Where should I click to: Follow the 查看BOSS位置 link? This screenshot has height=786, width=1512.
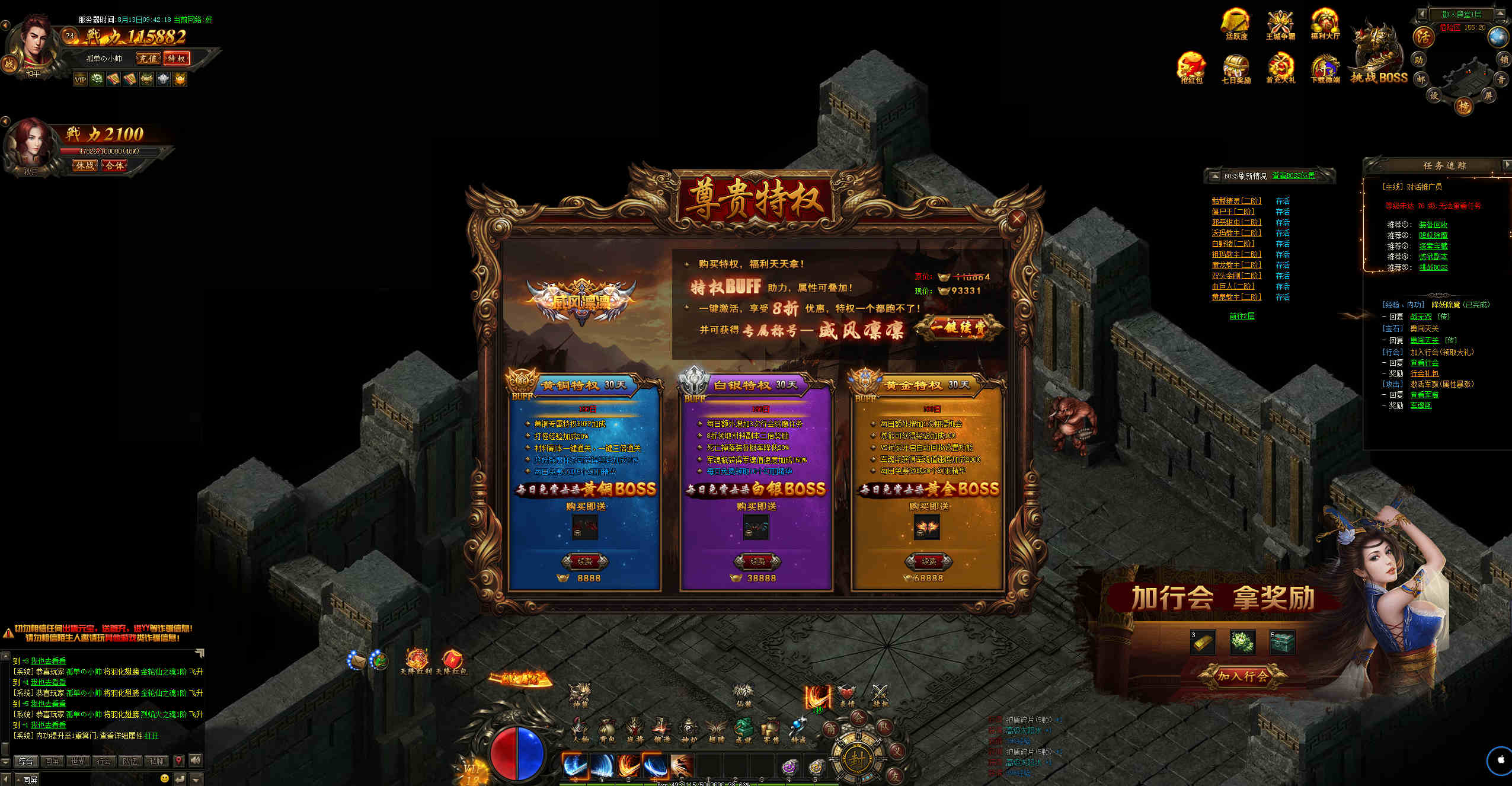(x=1293, y=175)
